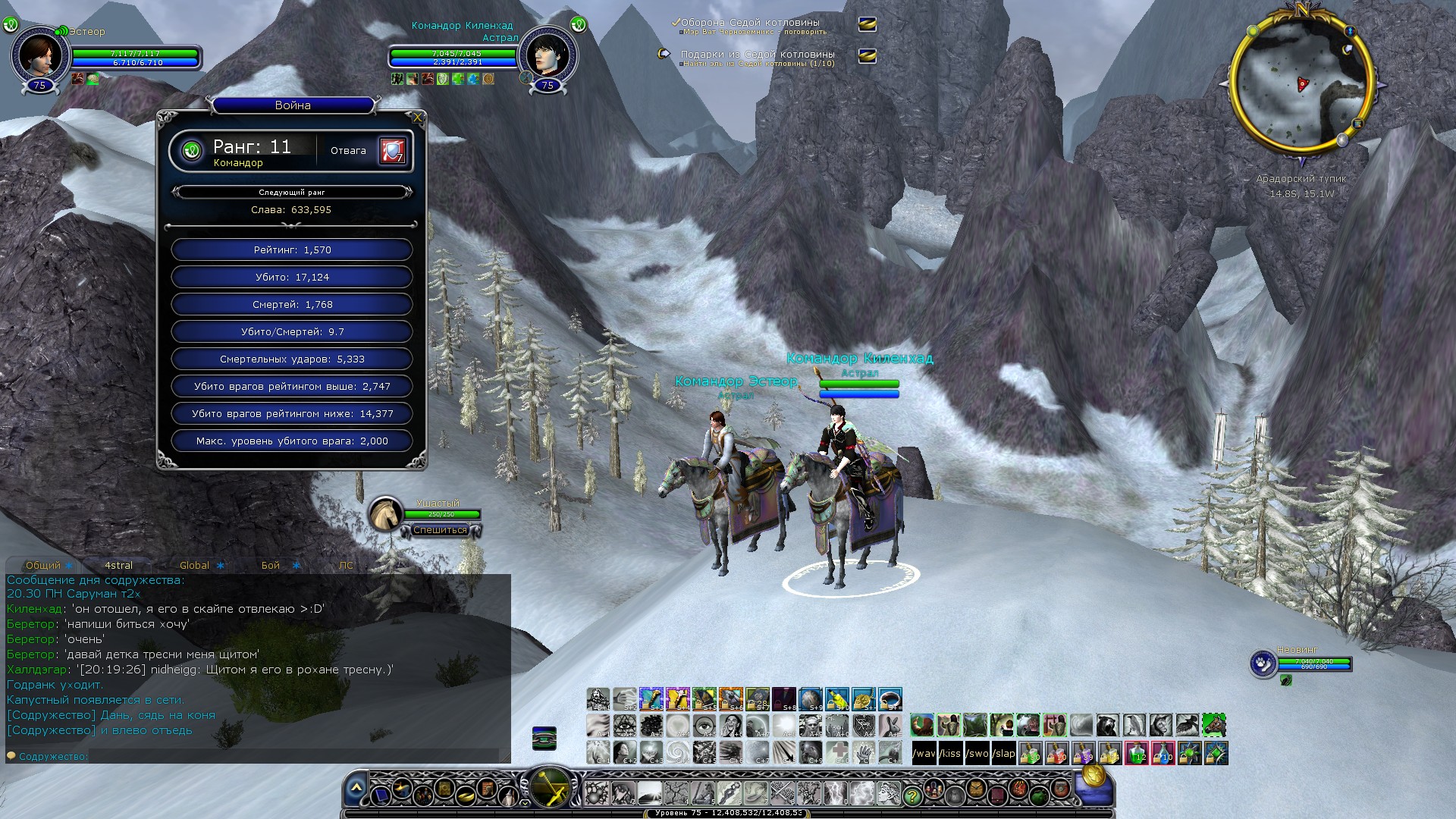Use the /slap emote slot

(1004, 753)
